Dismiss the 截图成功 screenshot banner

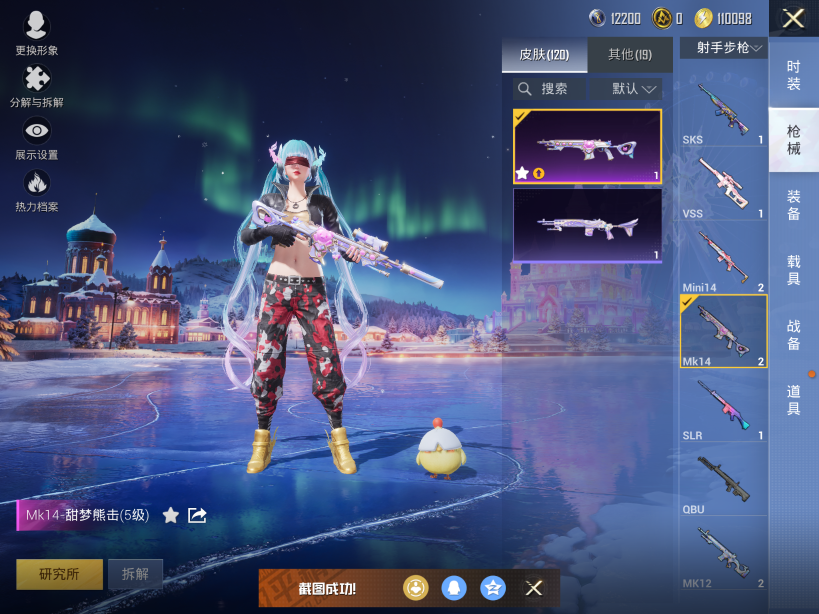click(534, 588)
